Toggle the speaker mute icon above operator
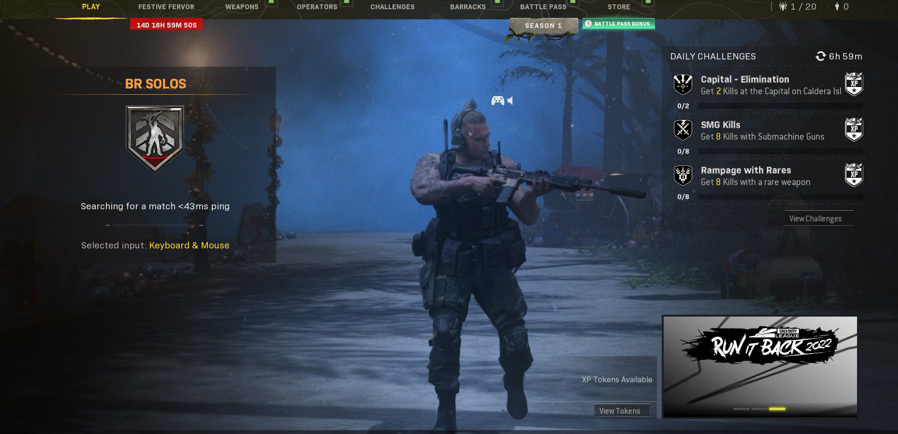This screenshot has height=434, width=898. point(510,100)
